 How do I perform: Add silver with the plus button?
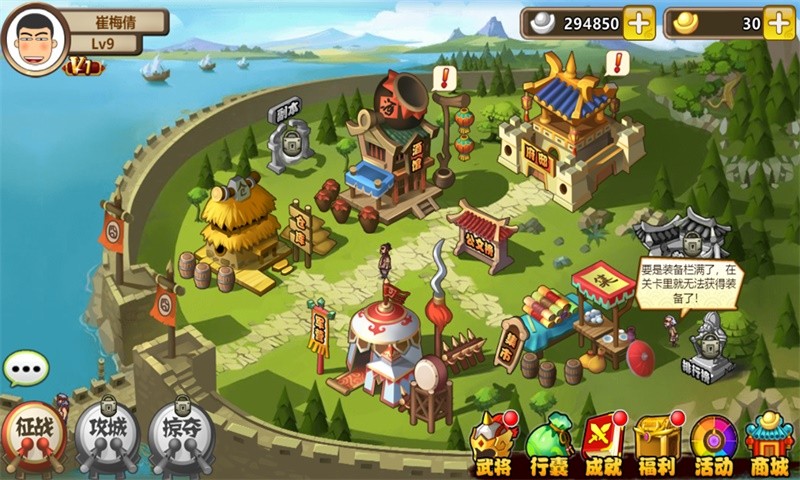pyautogui.click(x=639, y=23)
